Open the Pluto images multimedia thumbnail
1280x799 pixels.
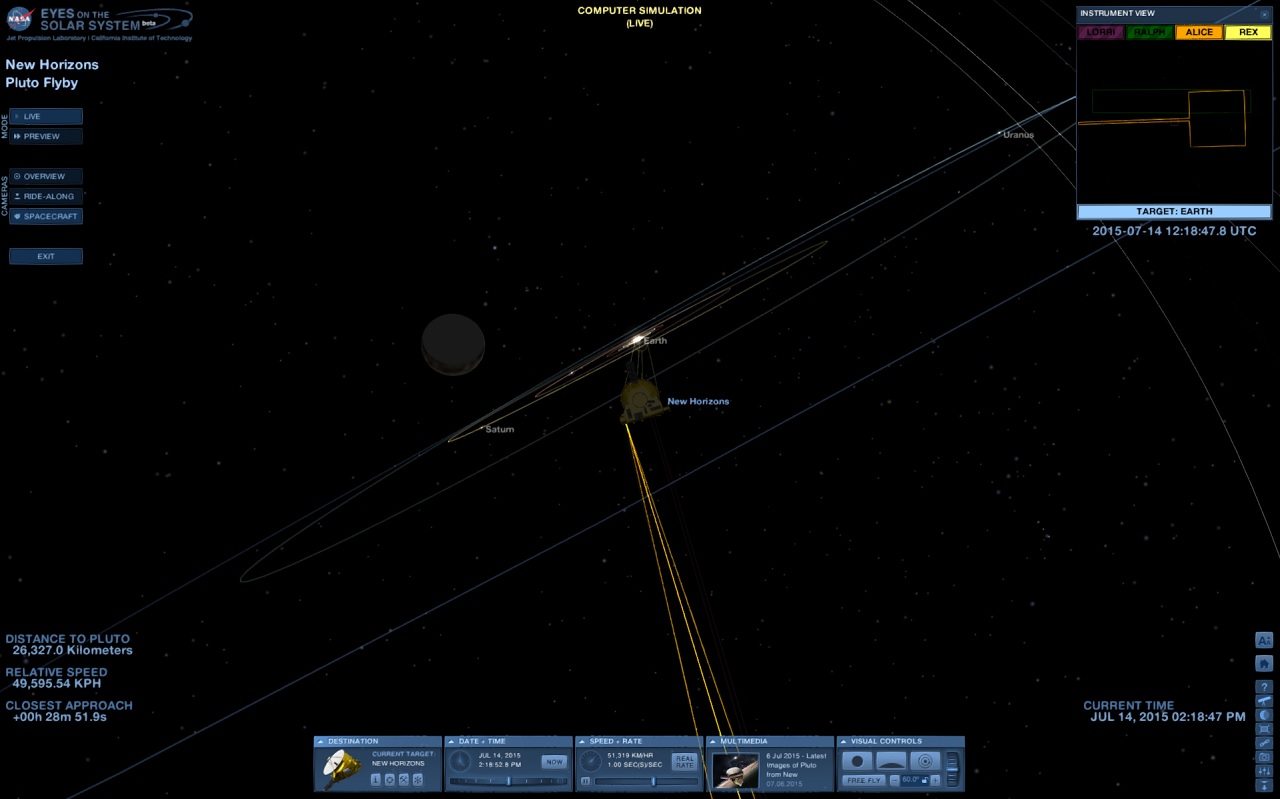click(735, 770)
